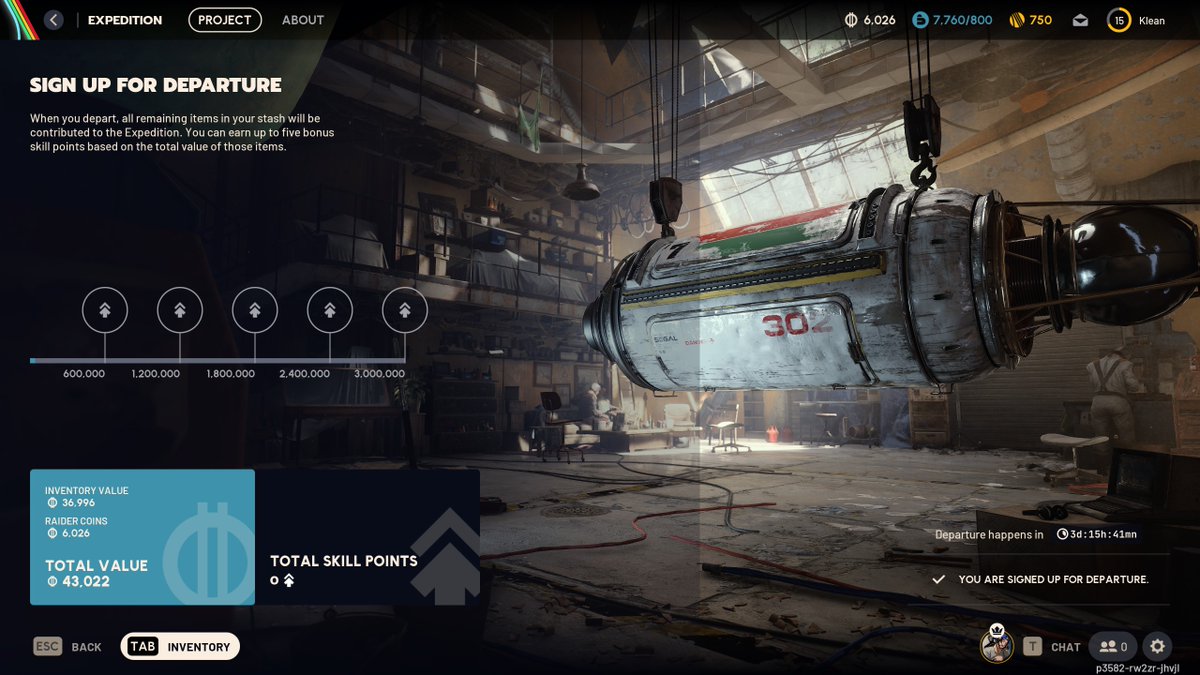
Task: Click the Back button
Action: point(68,647)
